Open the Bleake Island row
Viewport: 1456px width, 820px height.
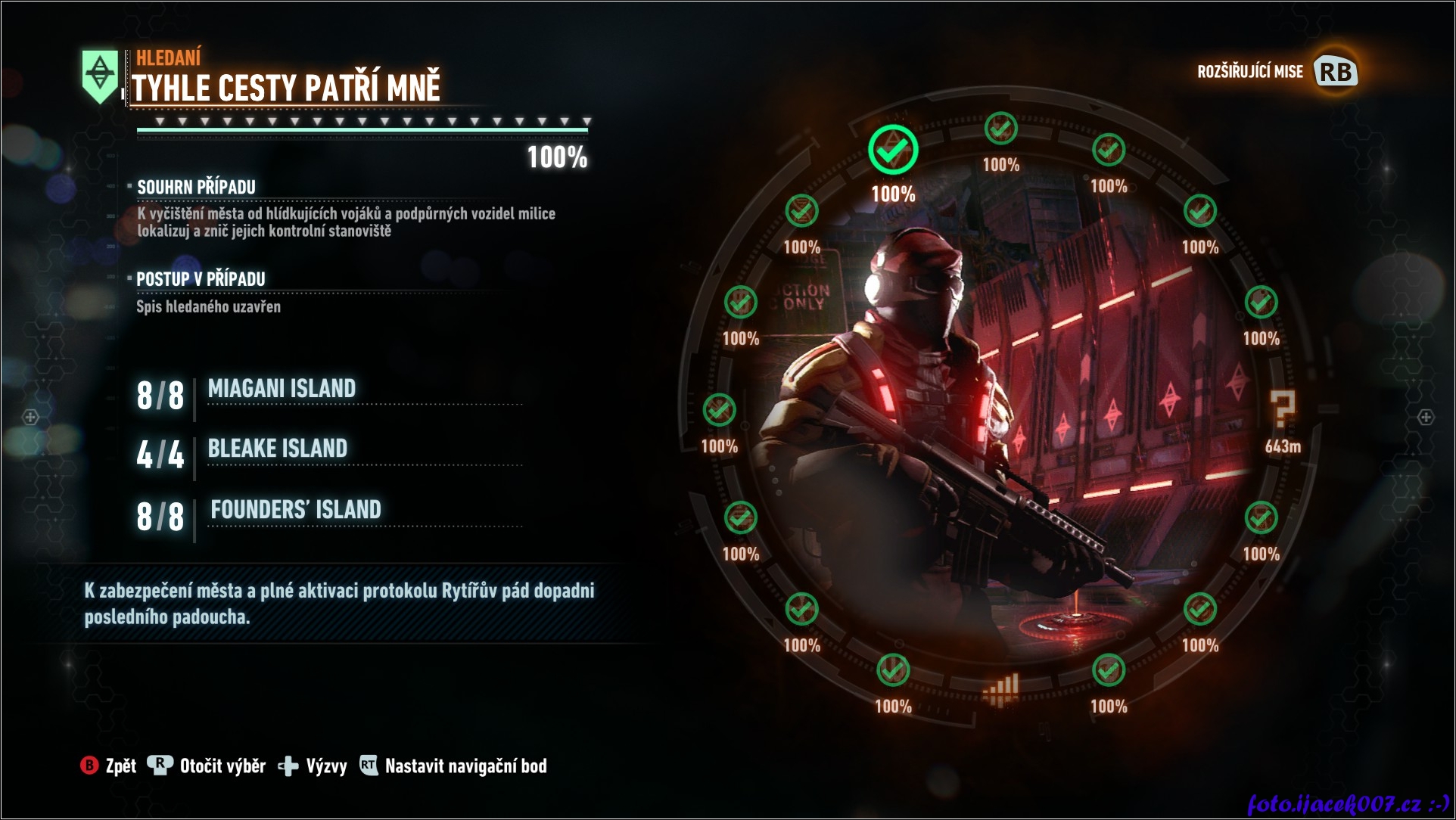click(277, 449)
